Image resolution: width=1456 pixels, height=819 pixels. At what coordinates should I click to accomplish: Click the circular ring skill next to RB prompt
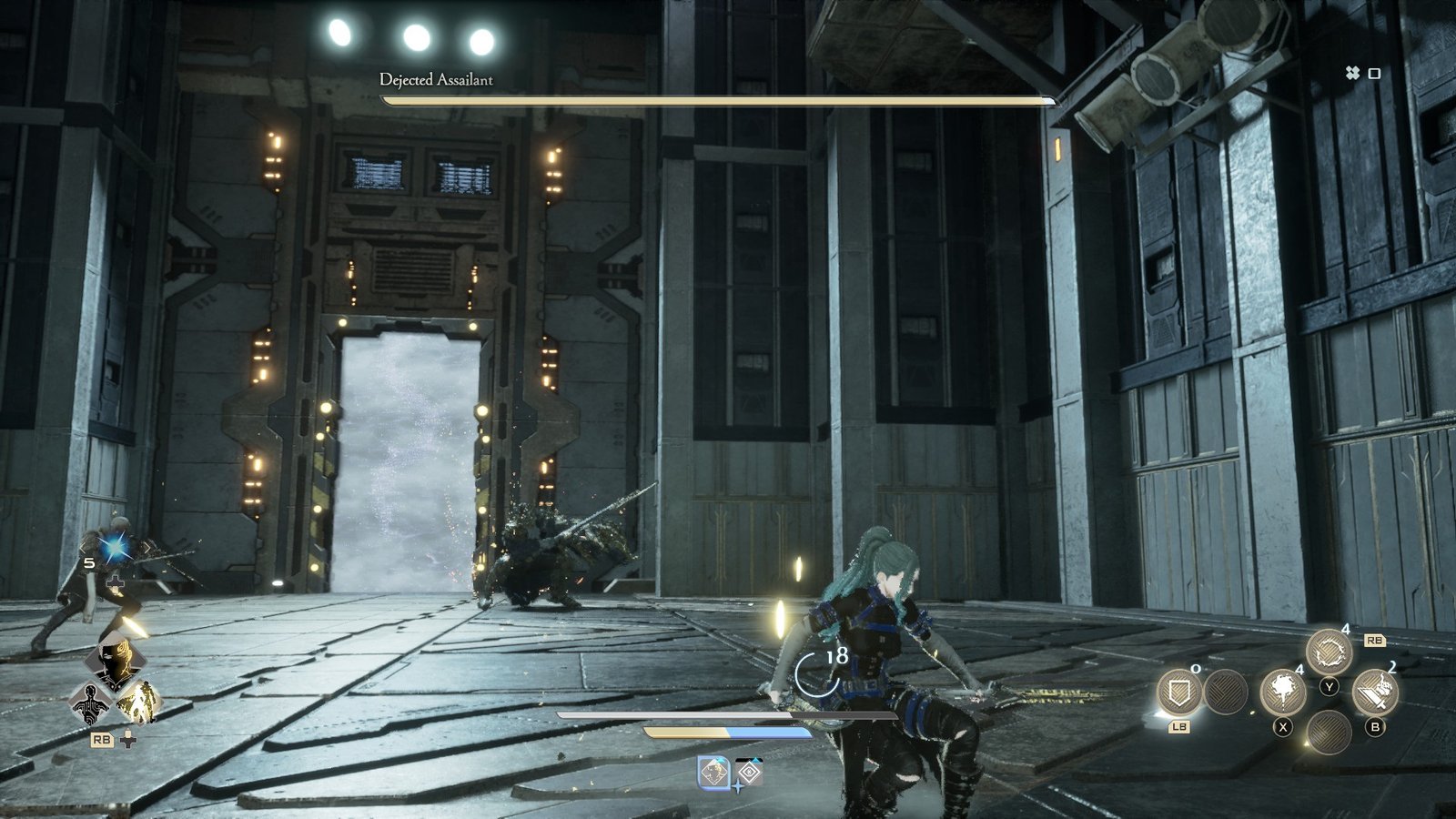click(x=1330, y=650)
